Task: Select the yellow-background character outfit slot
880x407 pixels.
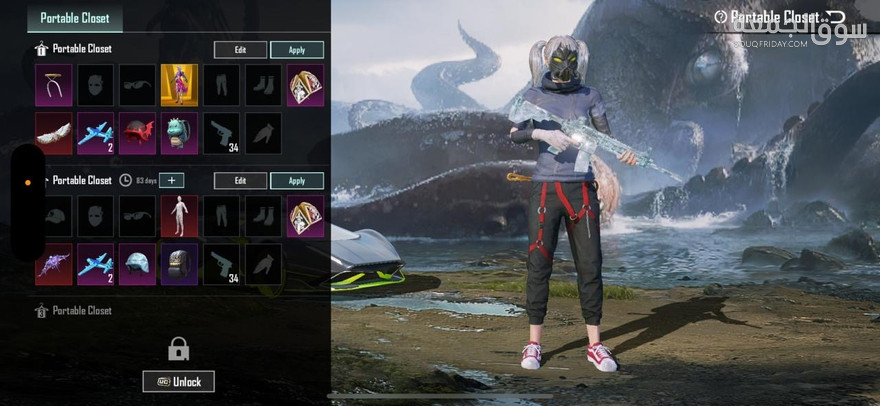Action: tap(179, 85)
